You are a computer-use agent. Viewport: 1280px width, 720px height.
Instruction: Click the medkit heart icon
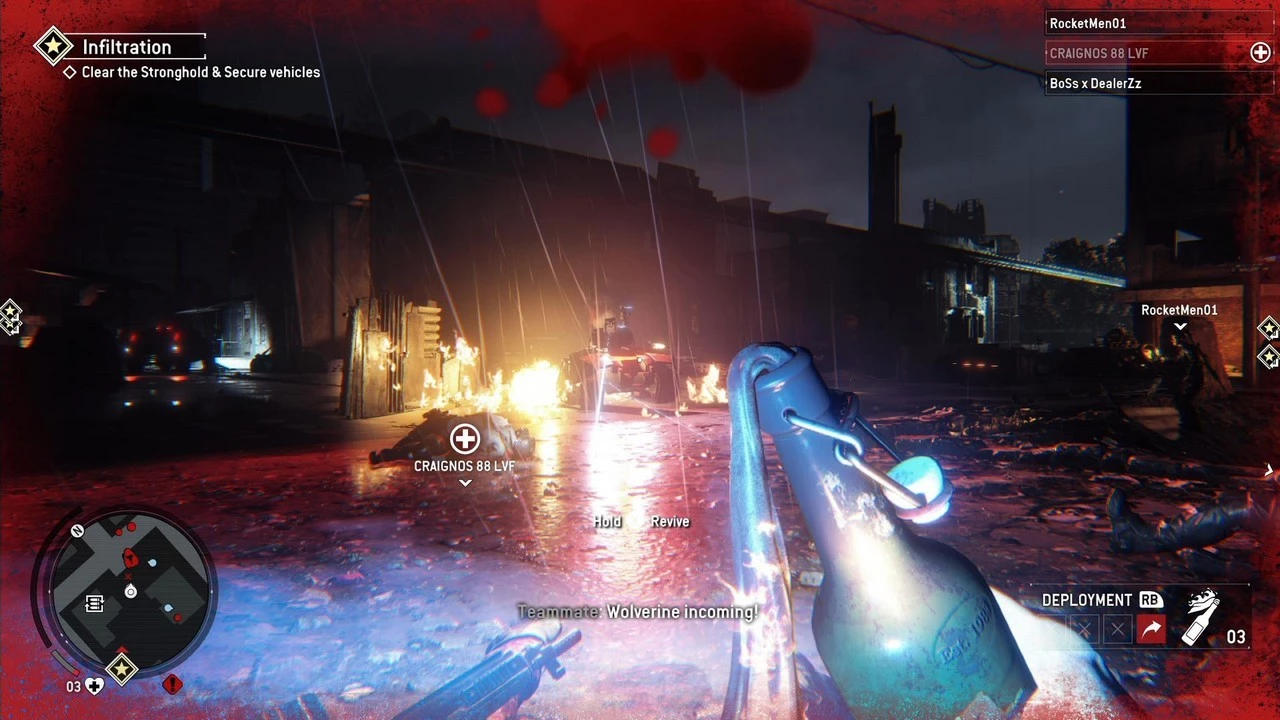94,686
